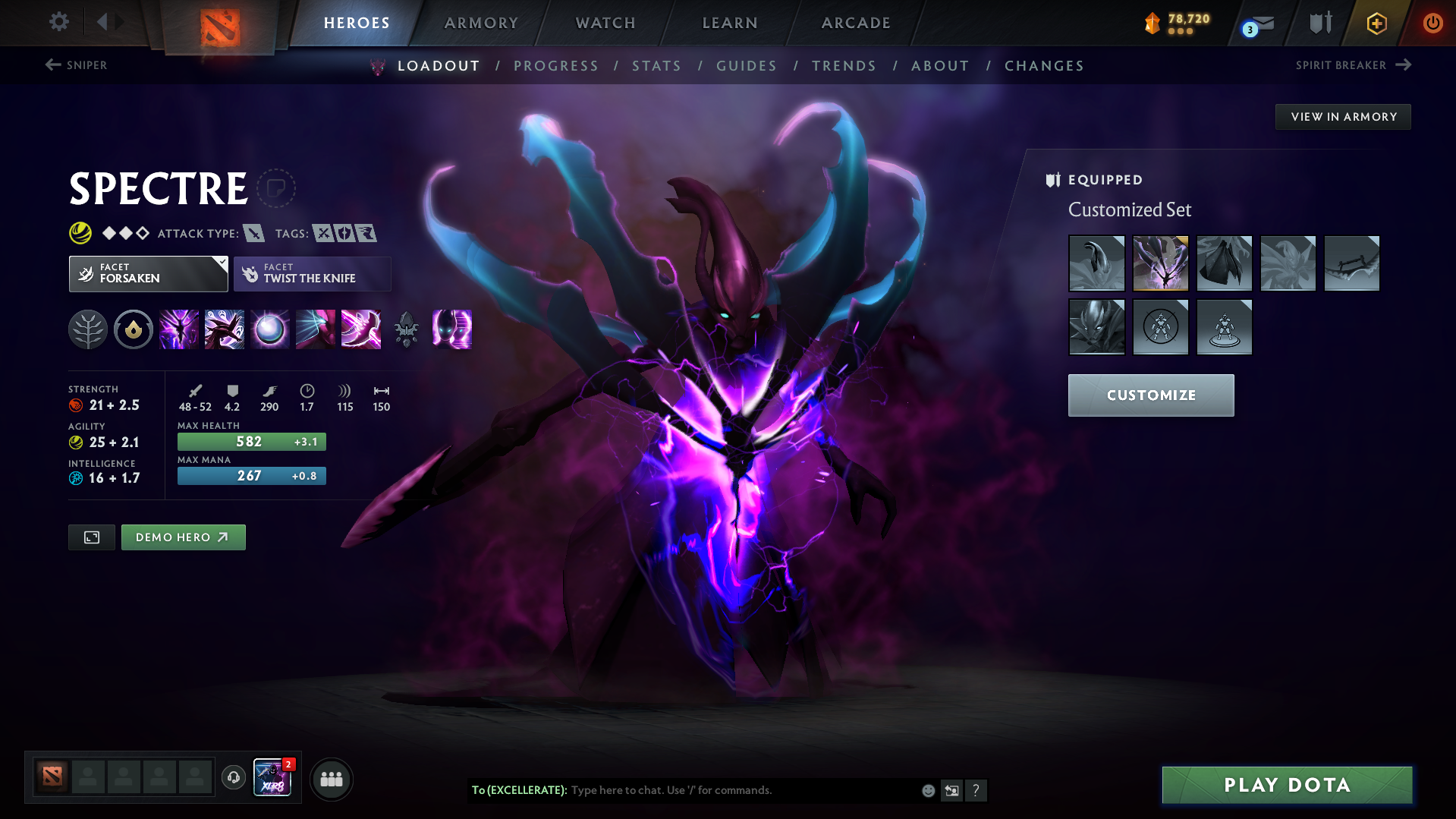Advance to Spirit Breaker hero

point(1353,65)
